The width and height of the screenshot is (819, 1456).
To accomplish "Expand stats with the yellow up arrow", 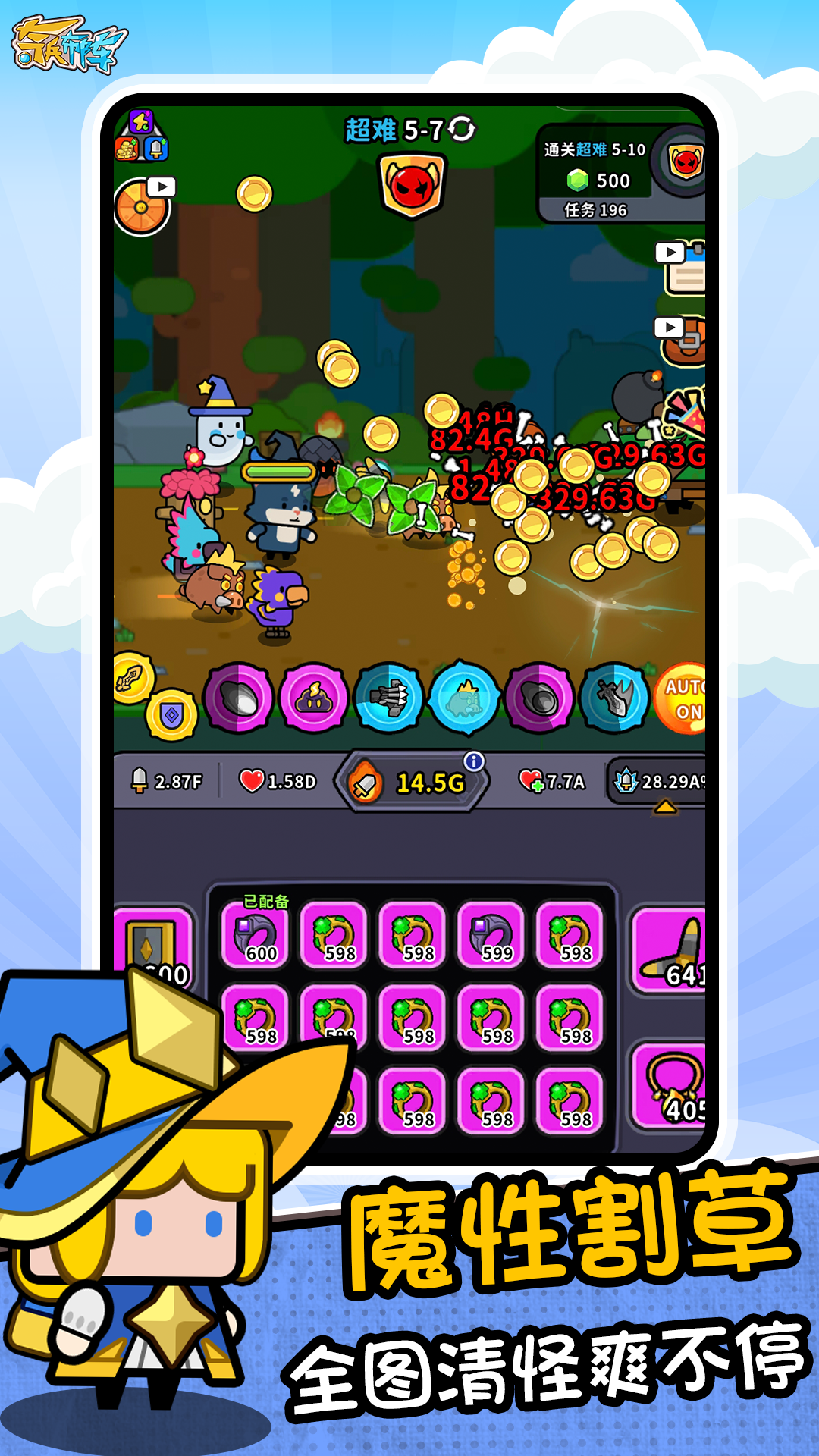I will [665, 808].
